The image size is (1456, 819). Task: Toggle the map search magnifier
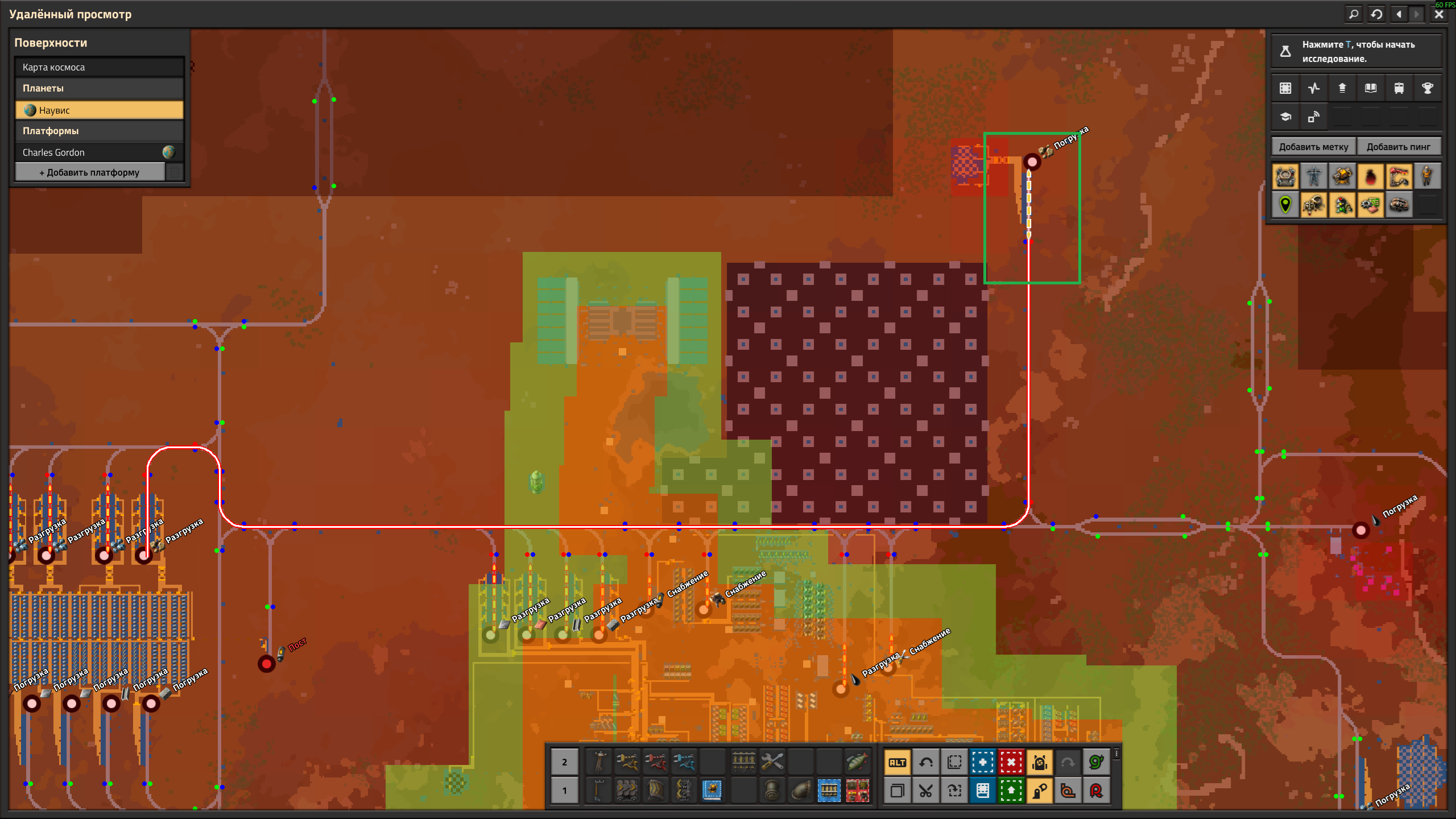click(1354, 14)
